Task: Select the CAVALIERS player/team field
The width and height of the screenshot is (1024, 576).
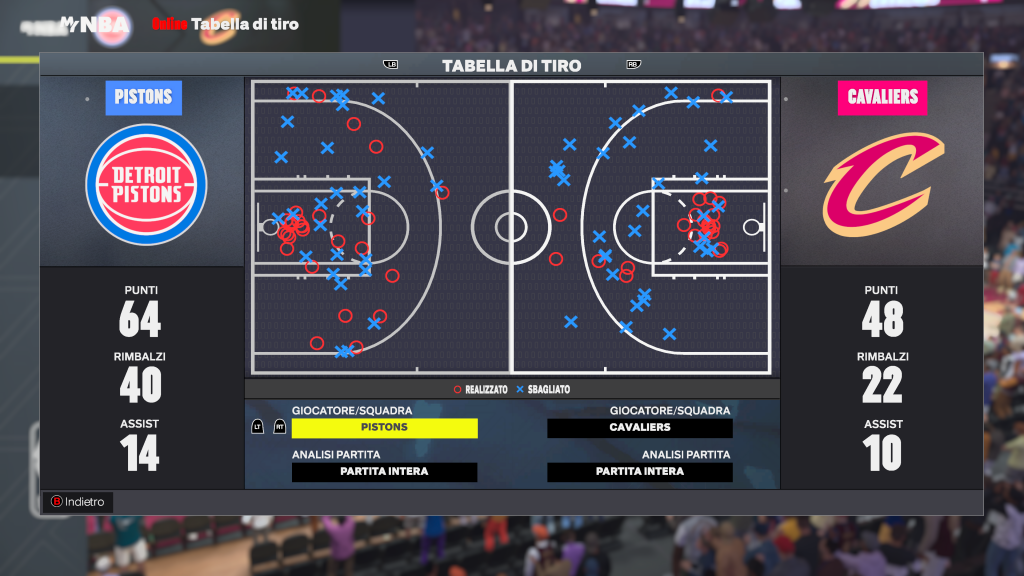Action: click(x=640, y=428)
